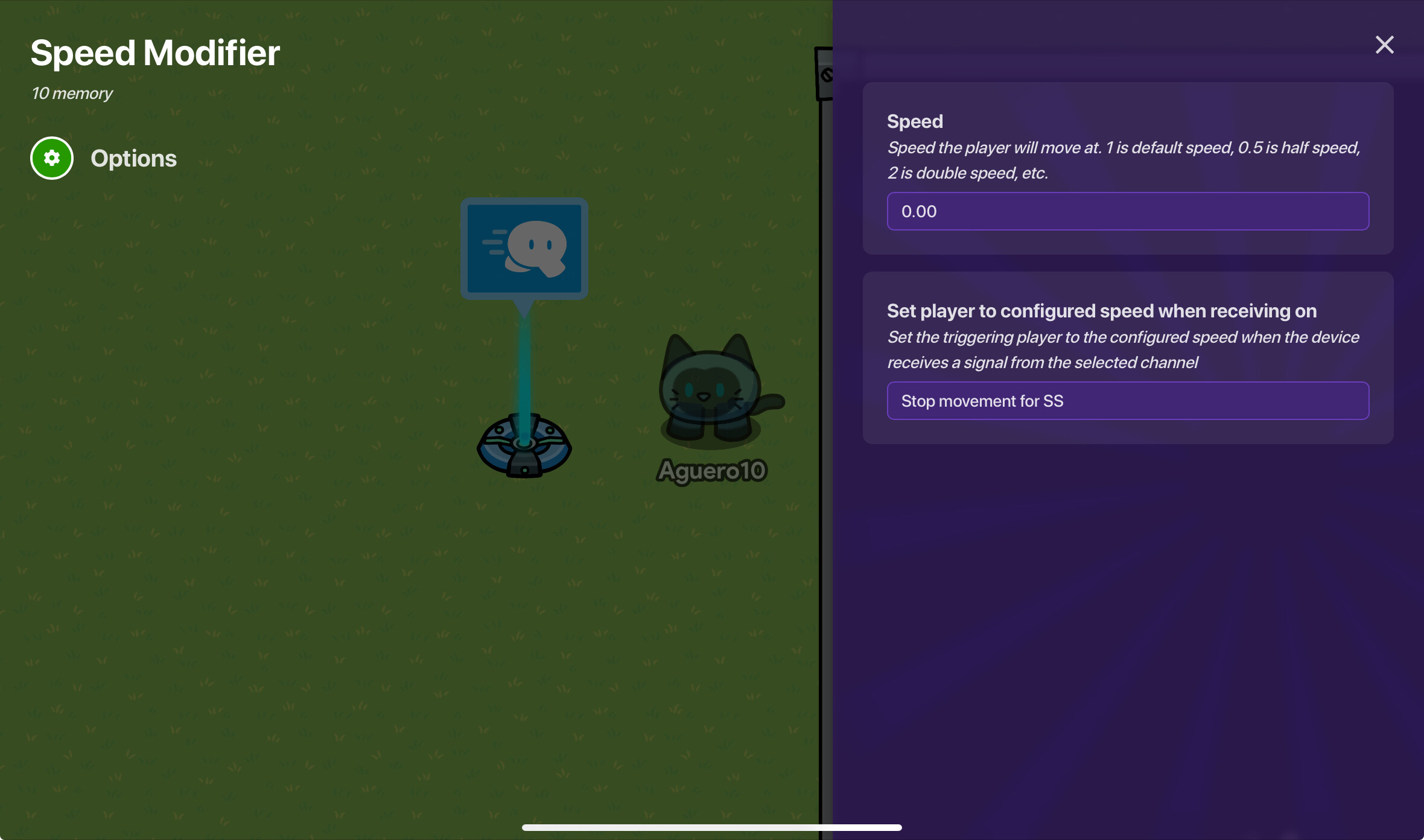Click the Set player to configured speed heading

[1102, 311]
